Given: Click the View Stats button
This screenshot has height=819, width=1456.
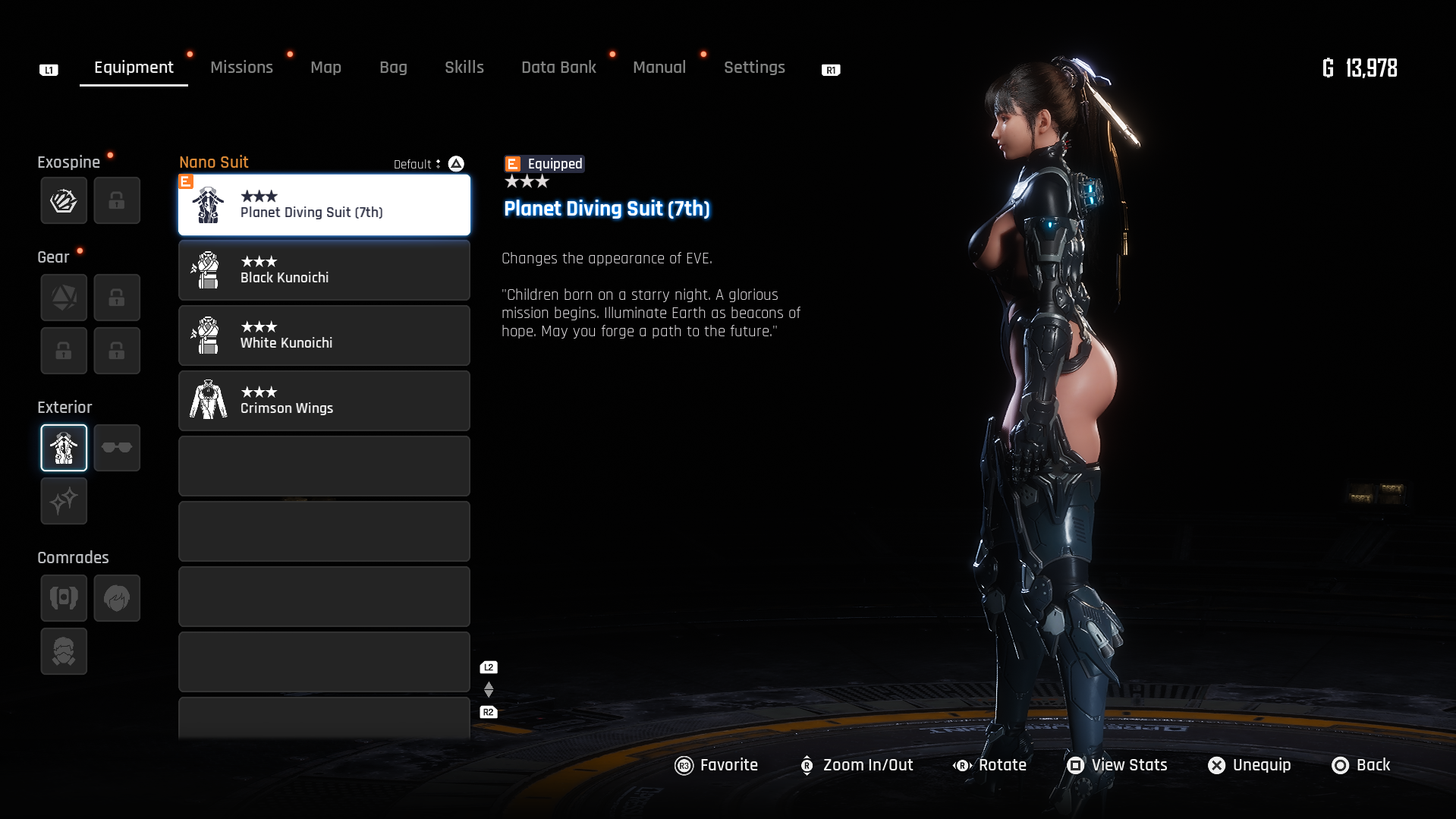Looking at the screenshot, I should click(1117, 765).
